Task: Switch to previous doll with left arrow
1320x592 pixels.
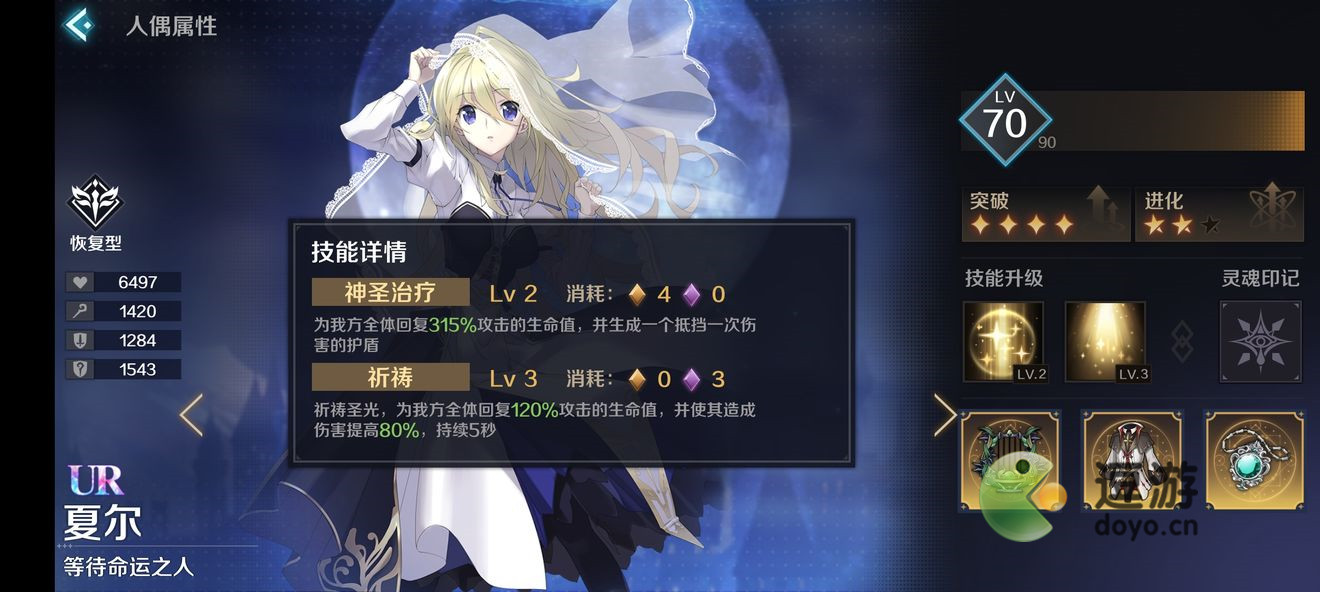Action: 191,415
